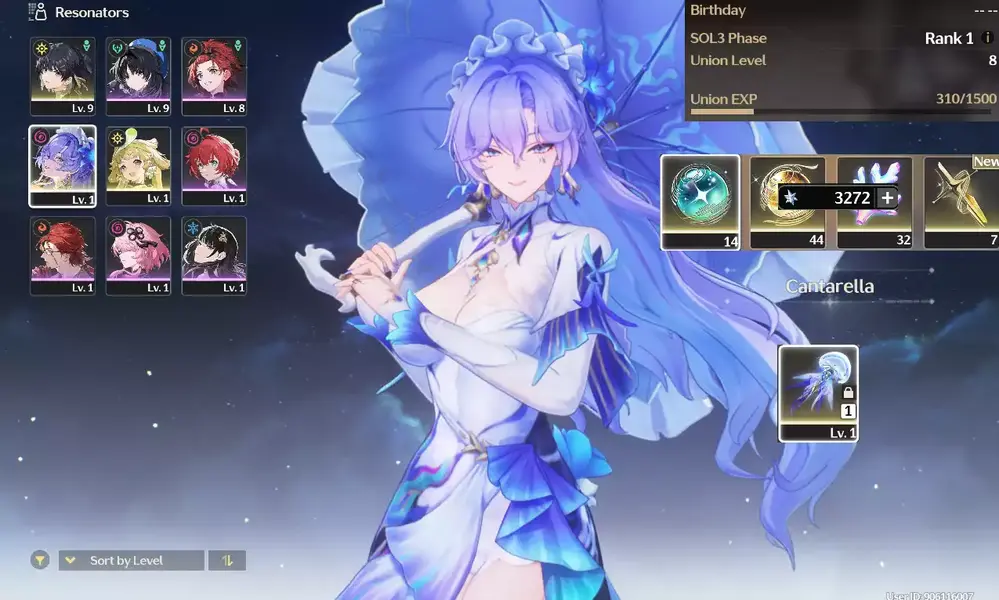
Task: Open the locked jellyfish weapon slot
Action: 818,393
